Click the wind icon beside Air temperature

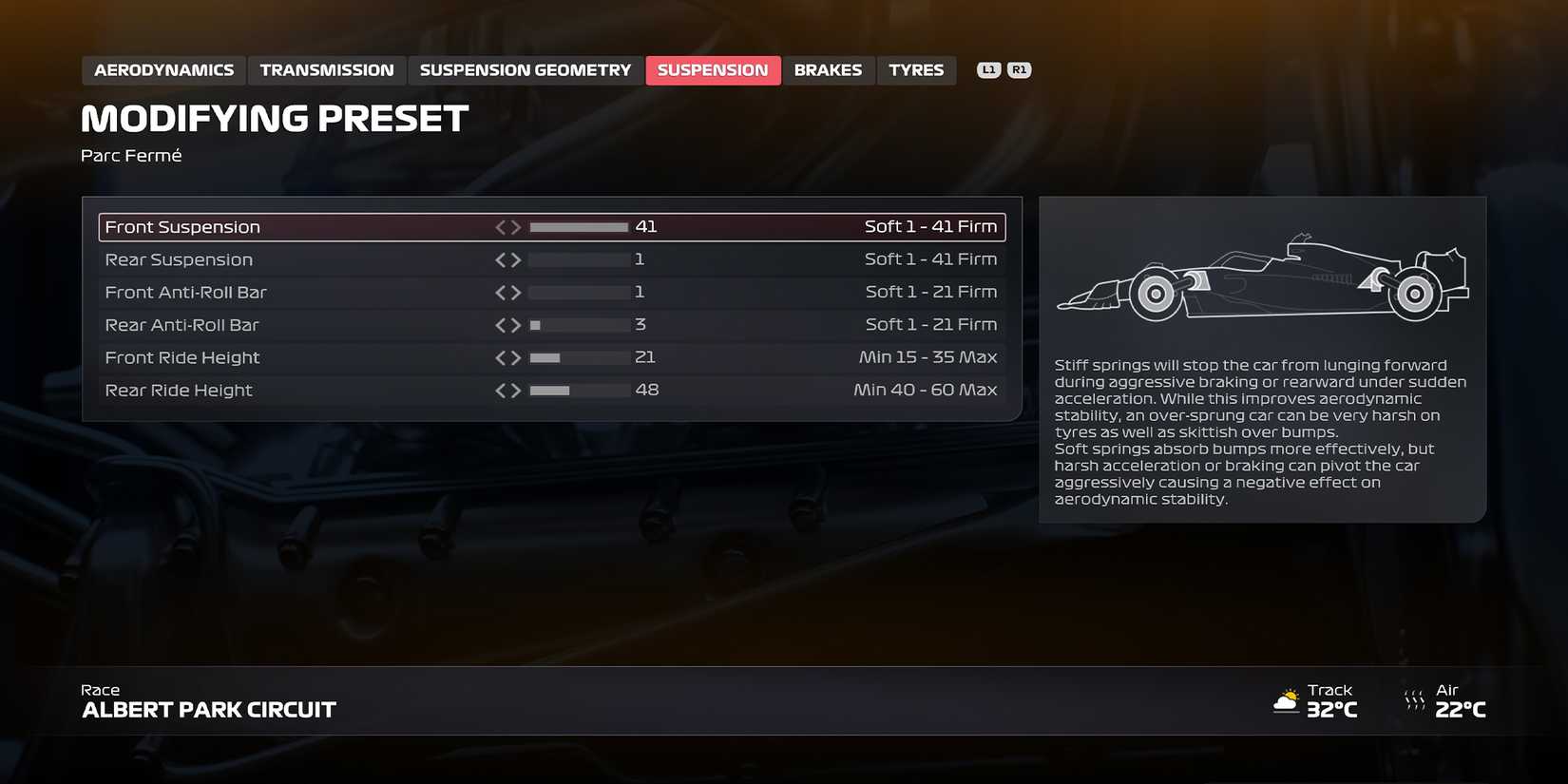coord(1413,701)
